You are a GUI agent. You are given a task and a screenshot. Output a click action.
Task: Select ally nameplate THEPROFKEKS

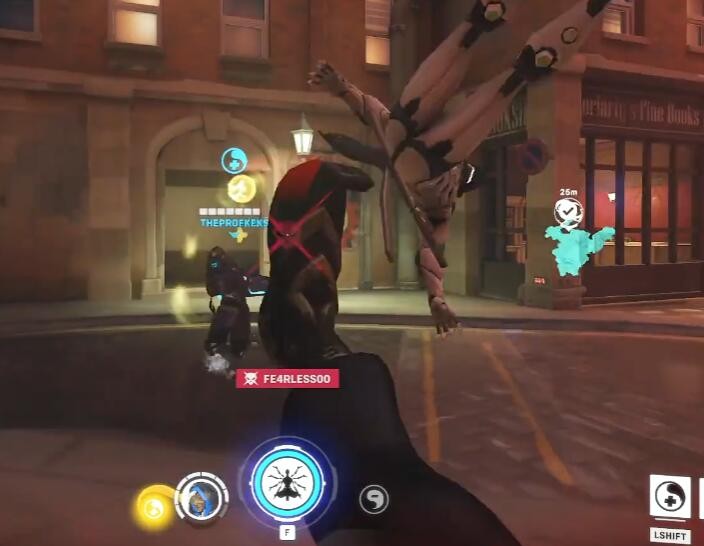pyautogui.click(x=234, y=223)
